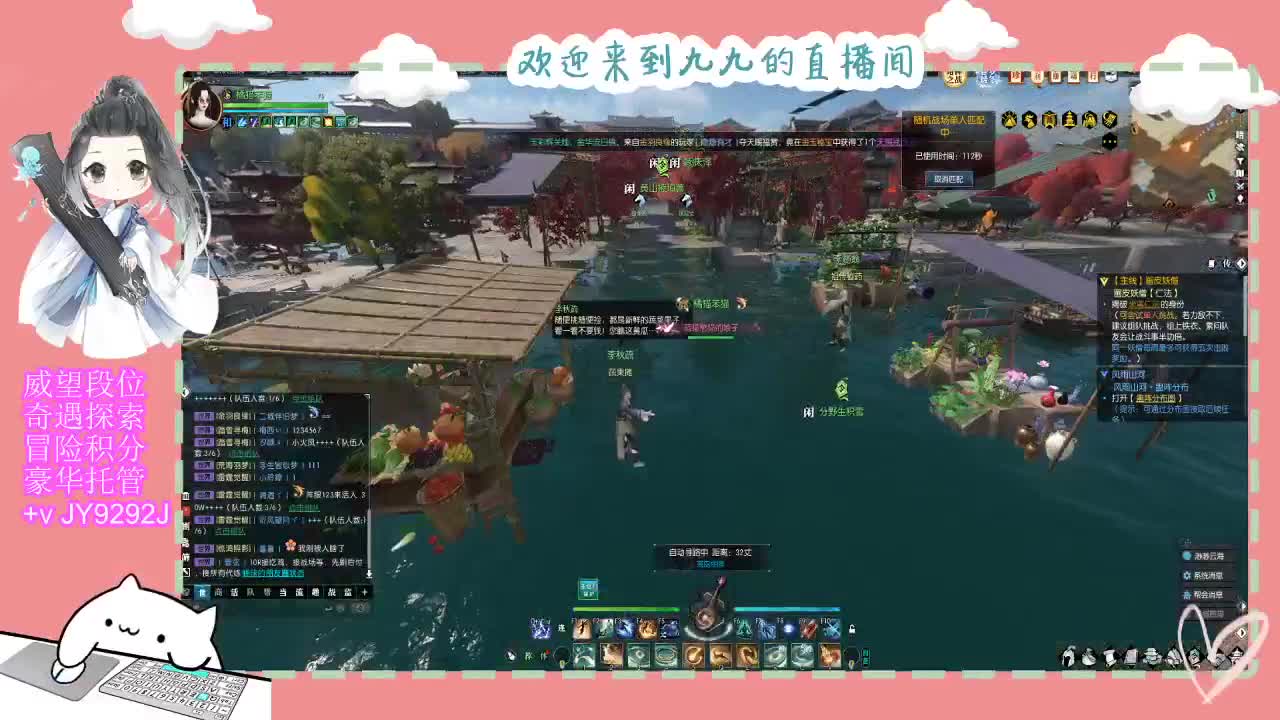Switch to the 队 chat channel tab
The height and width of the screenshot is (720, 1280).
tap(251, 592)
